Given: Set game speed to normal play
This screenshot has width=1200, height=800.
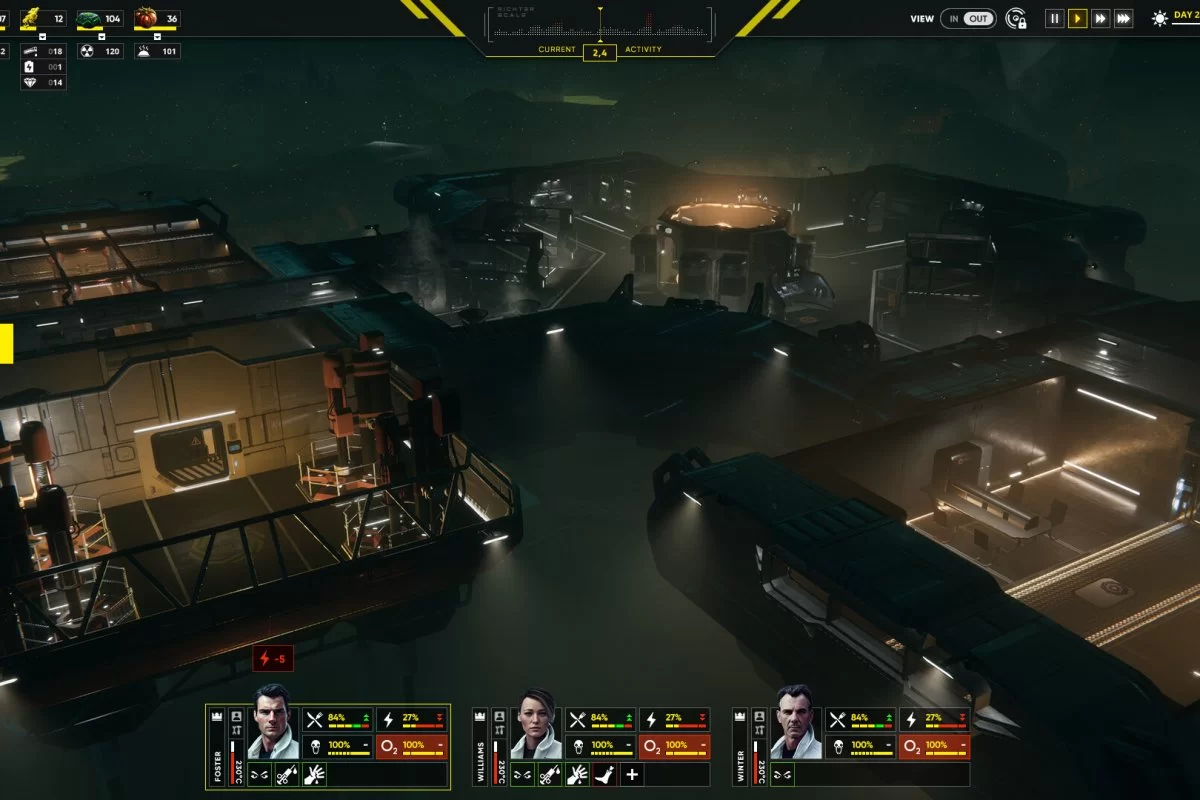Looking at the screenshot, I should point(1077,18).
